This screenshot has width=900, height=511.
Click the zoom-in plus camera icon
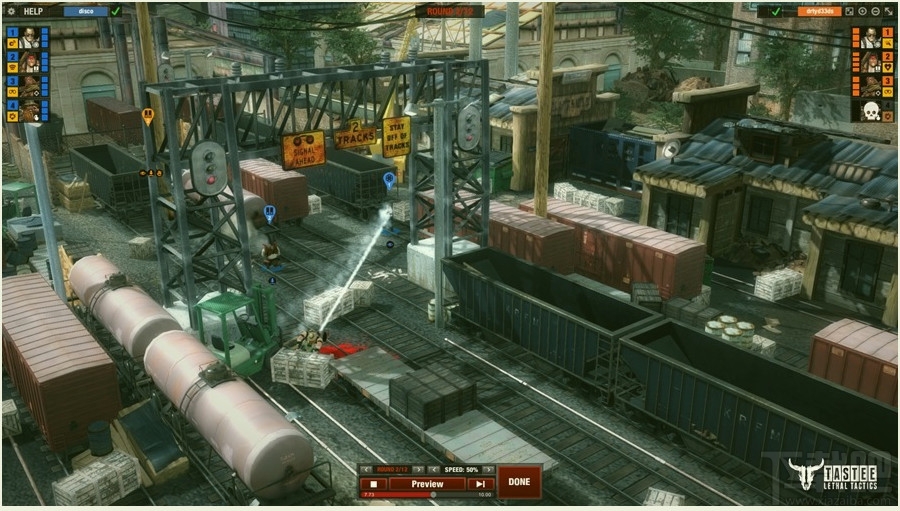[x=862, y=11]
